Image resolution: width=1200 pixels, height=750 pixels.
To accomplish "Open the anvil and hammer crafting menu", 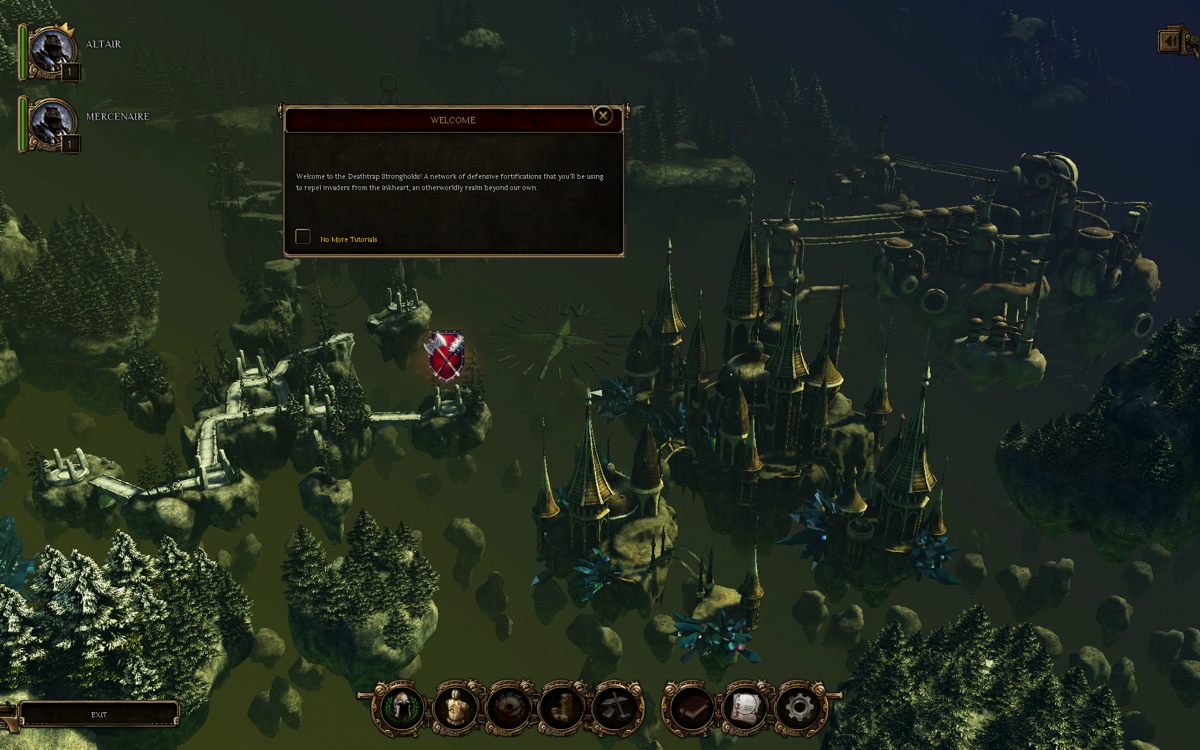I will tap(616, 707).
